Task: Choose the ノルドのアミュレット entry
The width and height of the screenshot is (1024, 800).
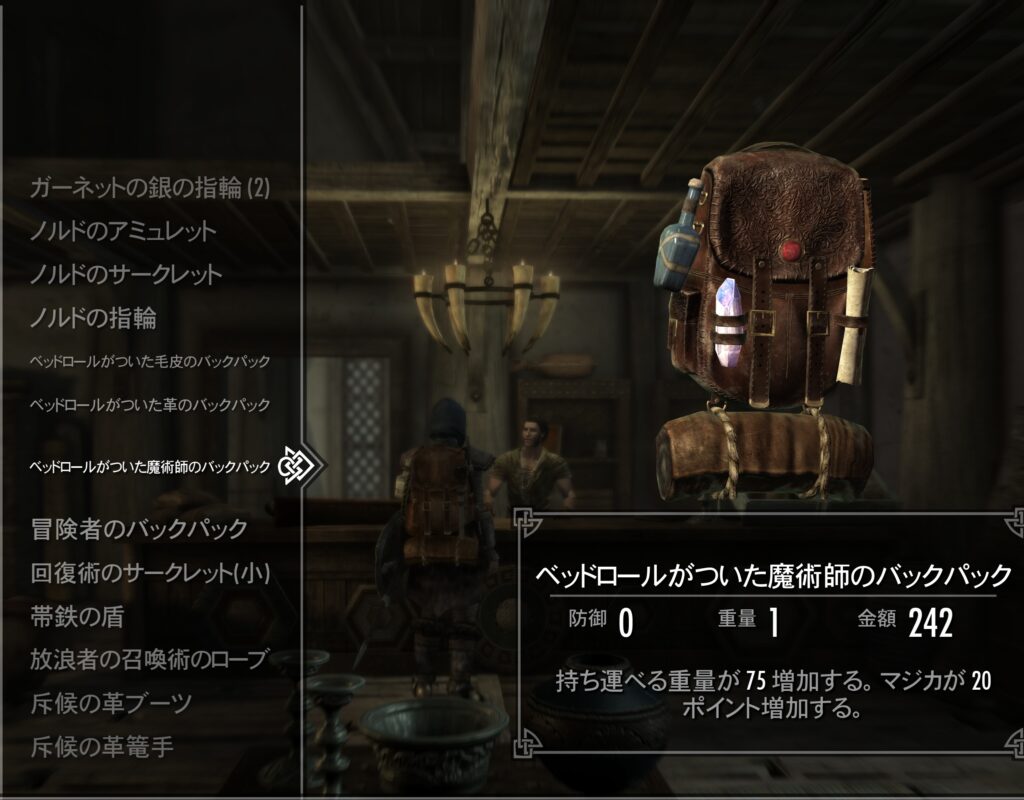Action: pos(123,231)
